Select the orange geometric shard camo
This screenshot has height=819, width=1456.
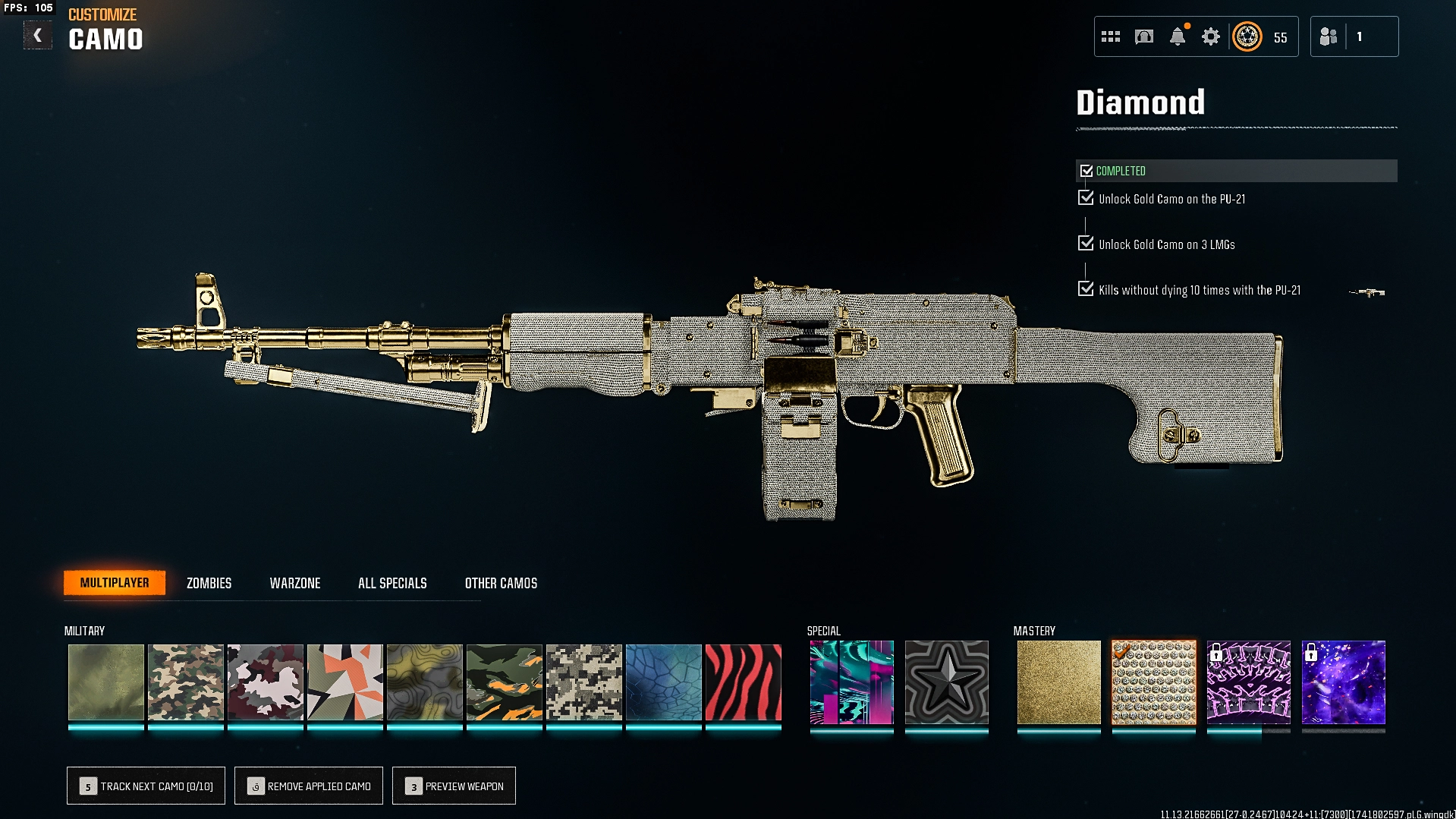coord(344,682)
